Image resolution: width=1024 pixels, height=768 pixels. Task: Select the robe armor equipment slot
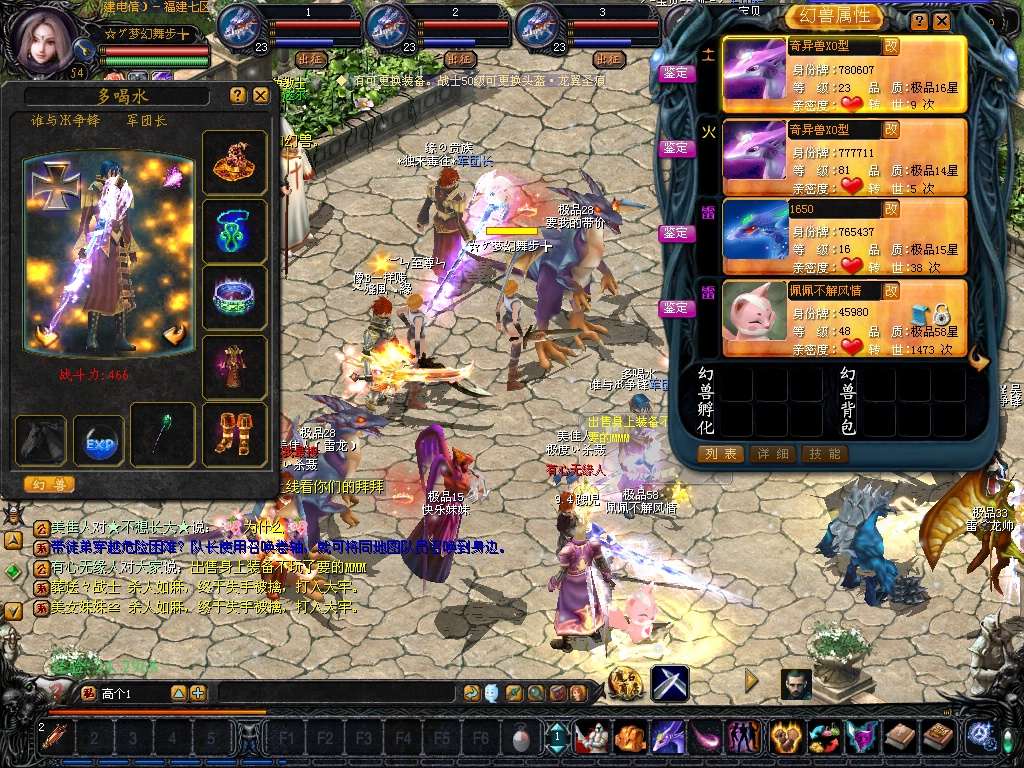235,367
